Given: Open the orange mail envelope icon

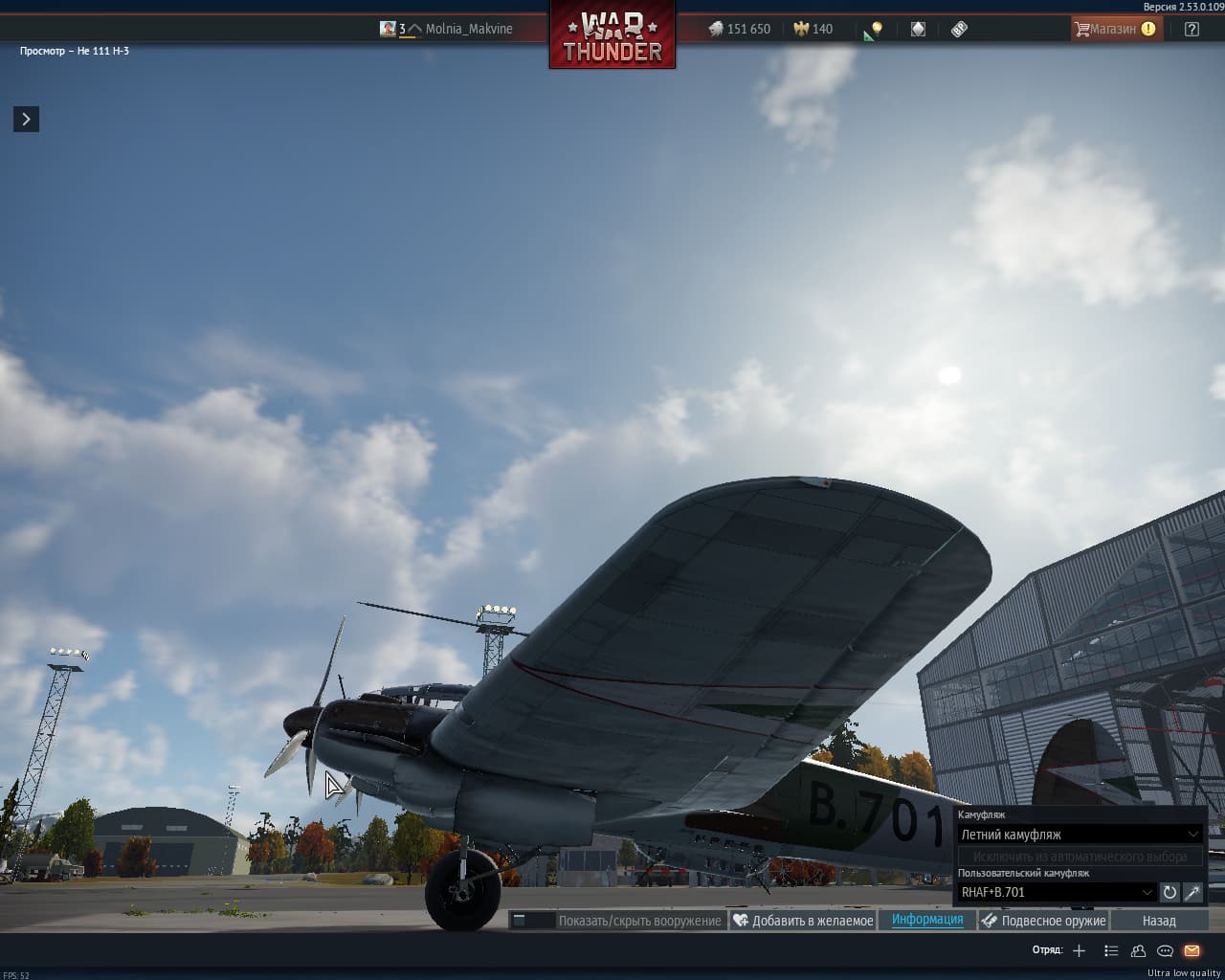Looking at the screenshot, I should [1192, 950].
